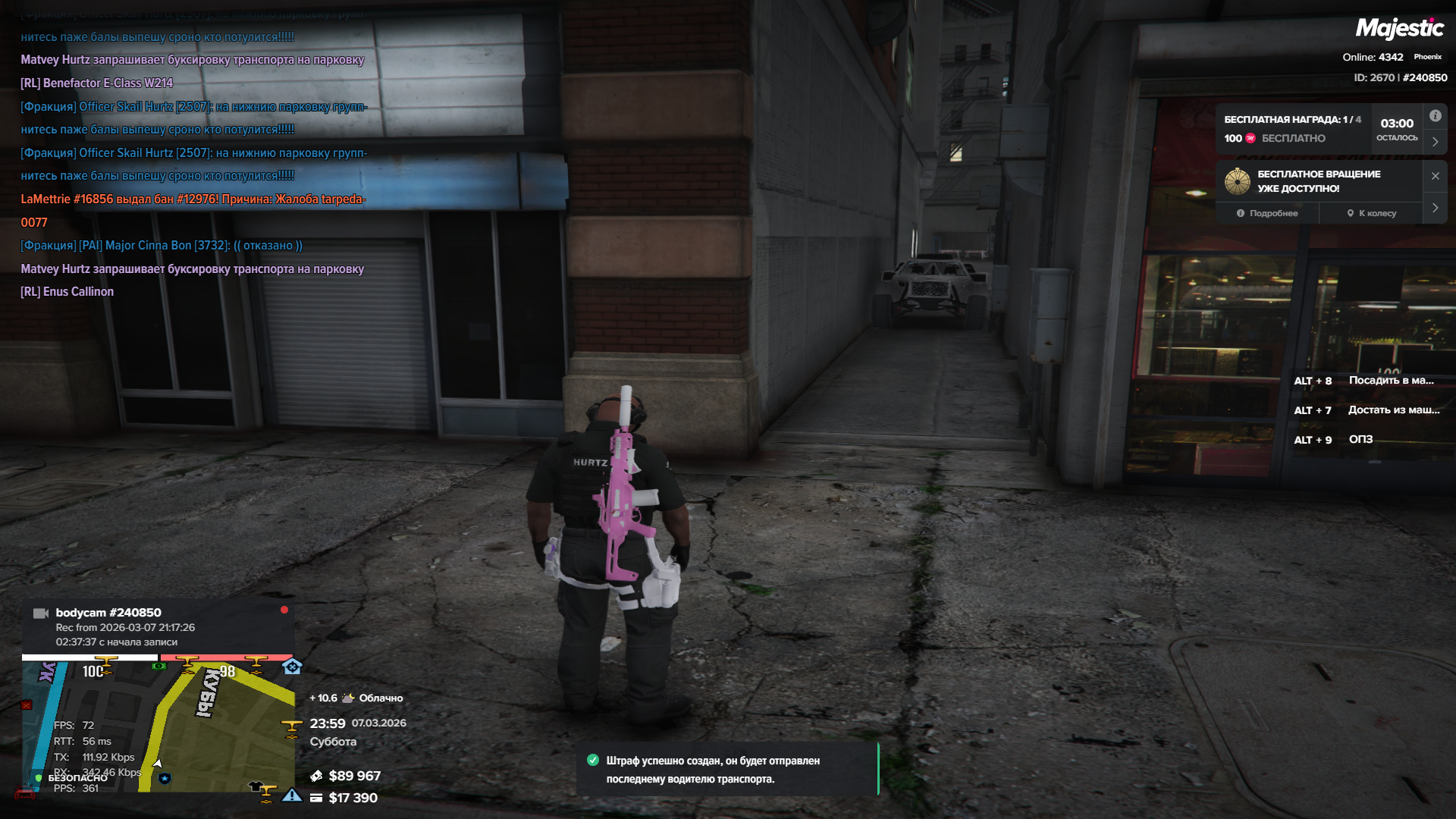Click the Matvey Hurtz tow request chat line

point(193,269)
